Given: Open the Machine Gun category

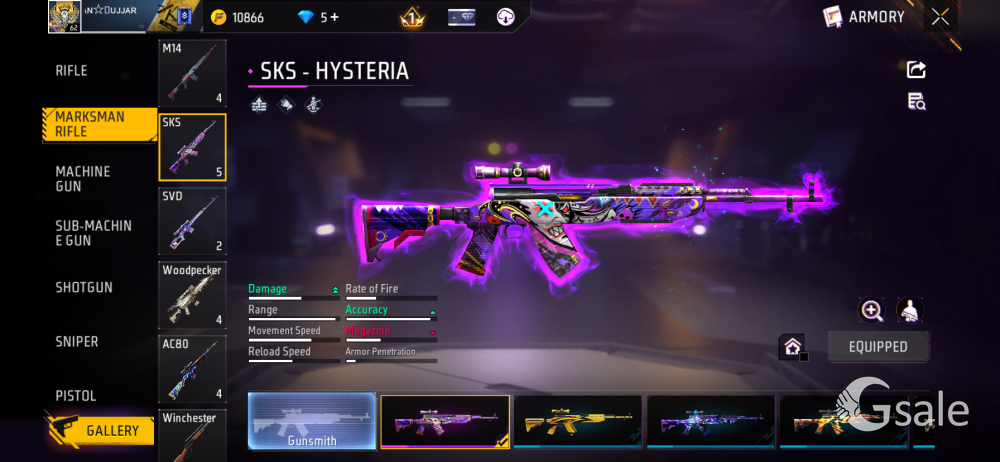Looking at the screenshot, I should pos(83,179).
